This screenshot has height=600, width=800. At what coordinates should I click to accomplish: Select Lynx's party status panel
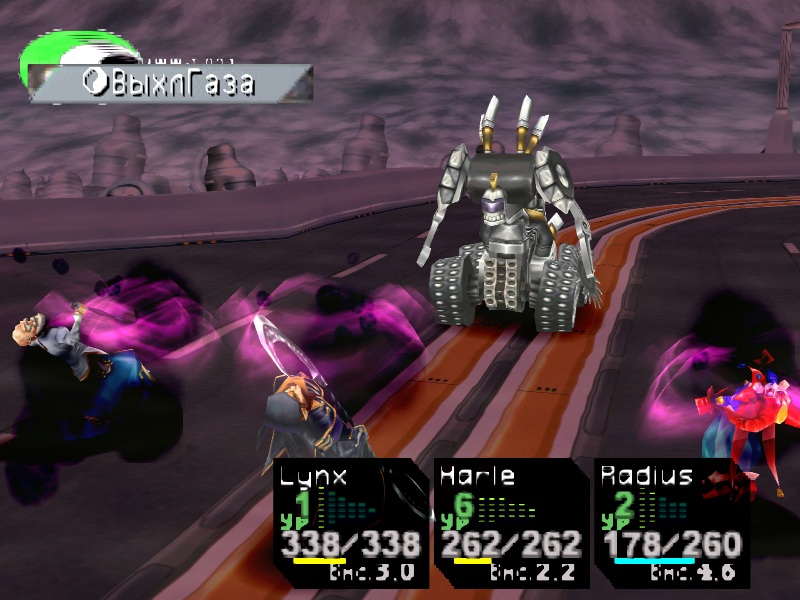pos(350,523)
